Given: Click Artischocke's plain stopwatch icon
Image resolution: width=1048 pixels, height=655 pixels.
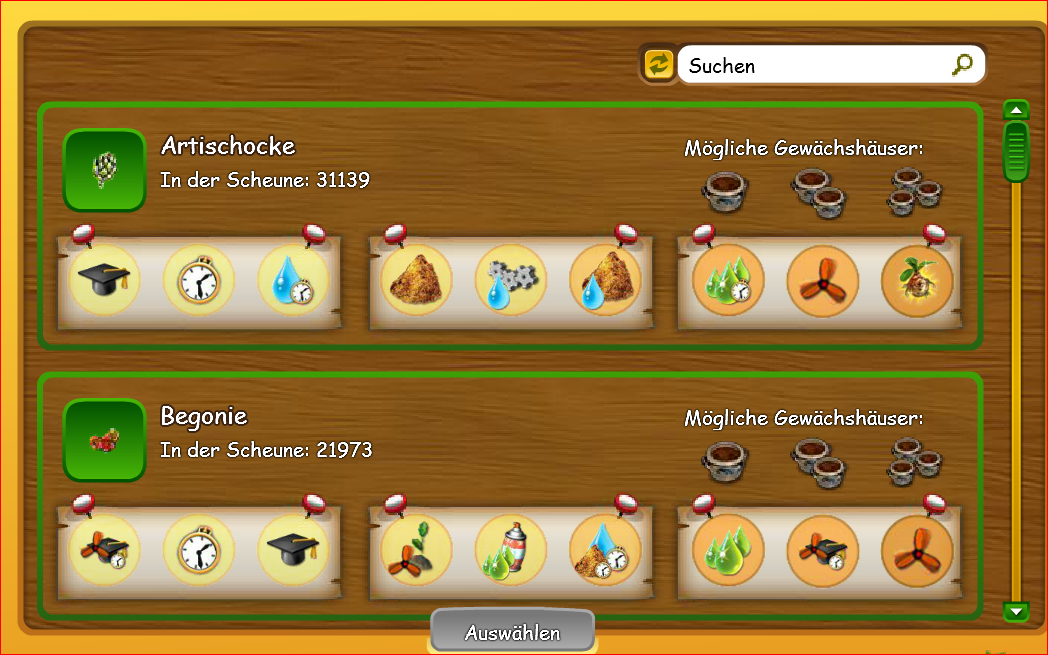Looking at the screenshot, I should pyautogui.click(x=199, y=281).
